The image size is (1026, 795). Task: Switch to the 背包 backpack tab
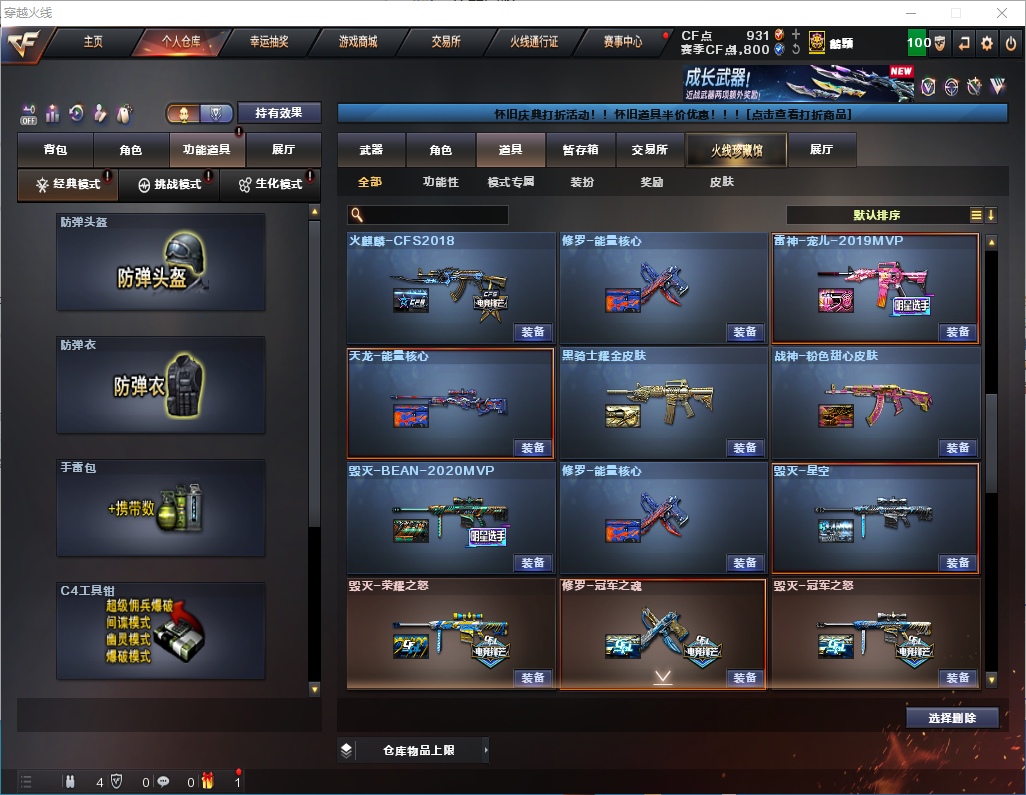(55, 150)
